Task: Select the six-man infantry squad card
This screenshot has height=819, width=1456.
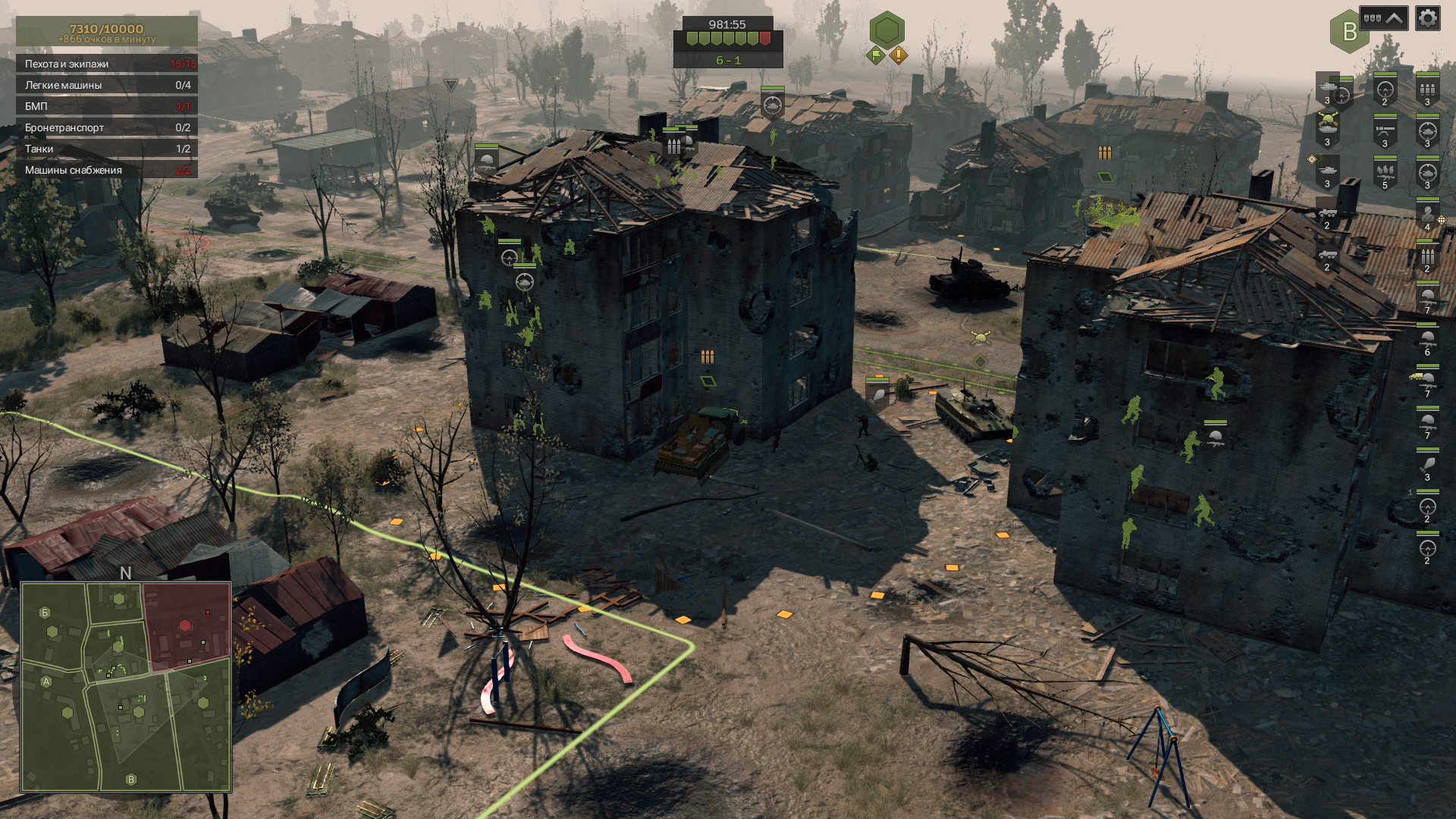Action: click(1427, 340)
